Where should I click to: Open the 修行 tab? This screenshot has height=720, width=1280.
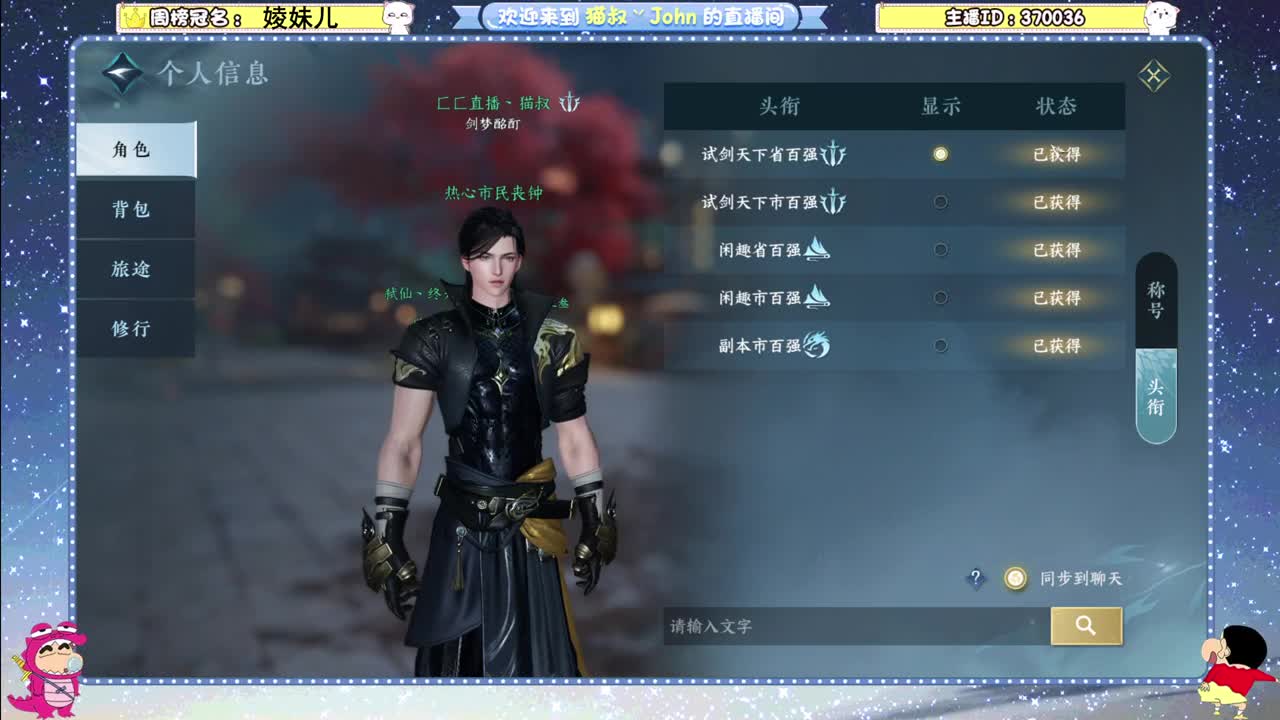point(134,329)
